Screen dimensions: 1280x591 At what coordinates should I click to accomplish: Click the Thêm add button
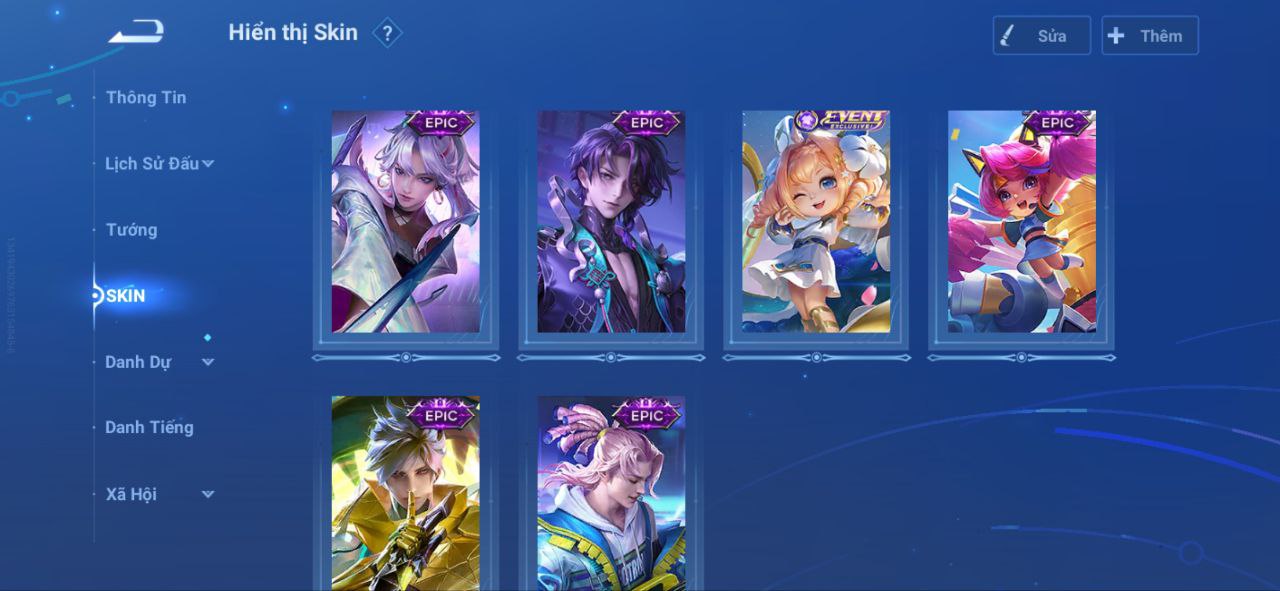coord(1149,36)
